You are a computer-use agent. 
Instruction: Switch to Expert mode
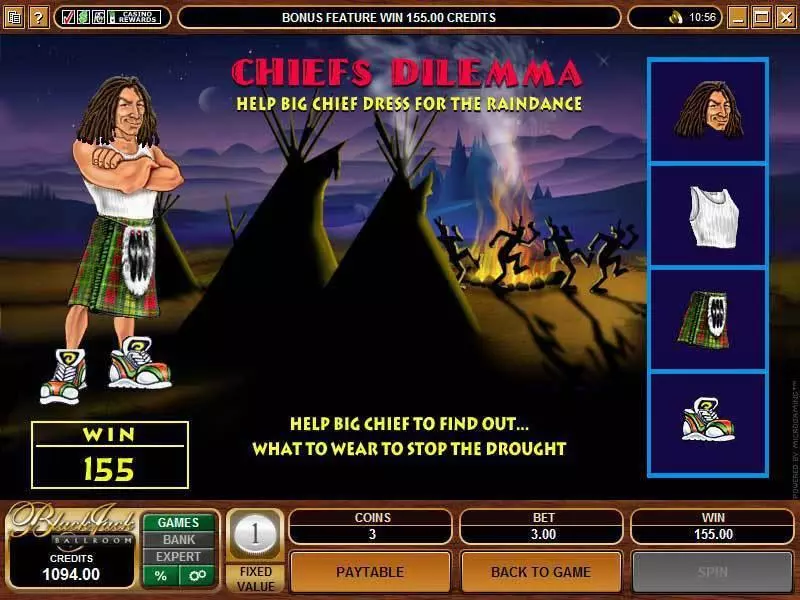(x=178, y=556)
